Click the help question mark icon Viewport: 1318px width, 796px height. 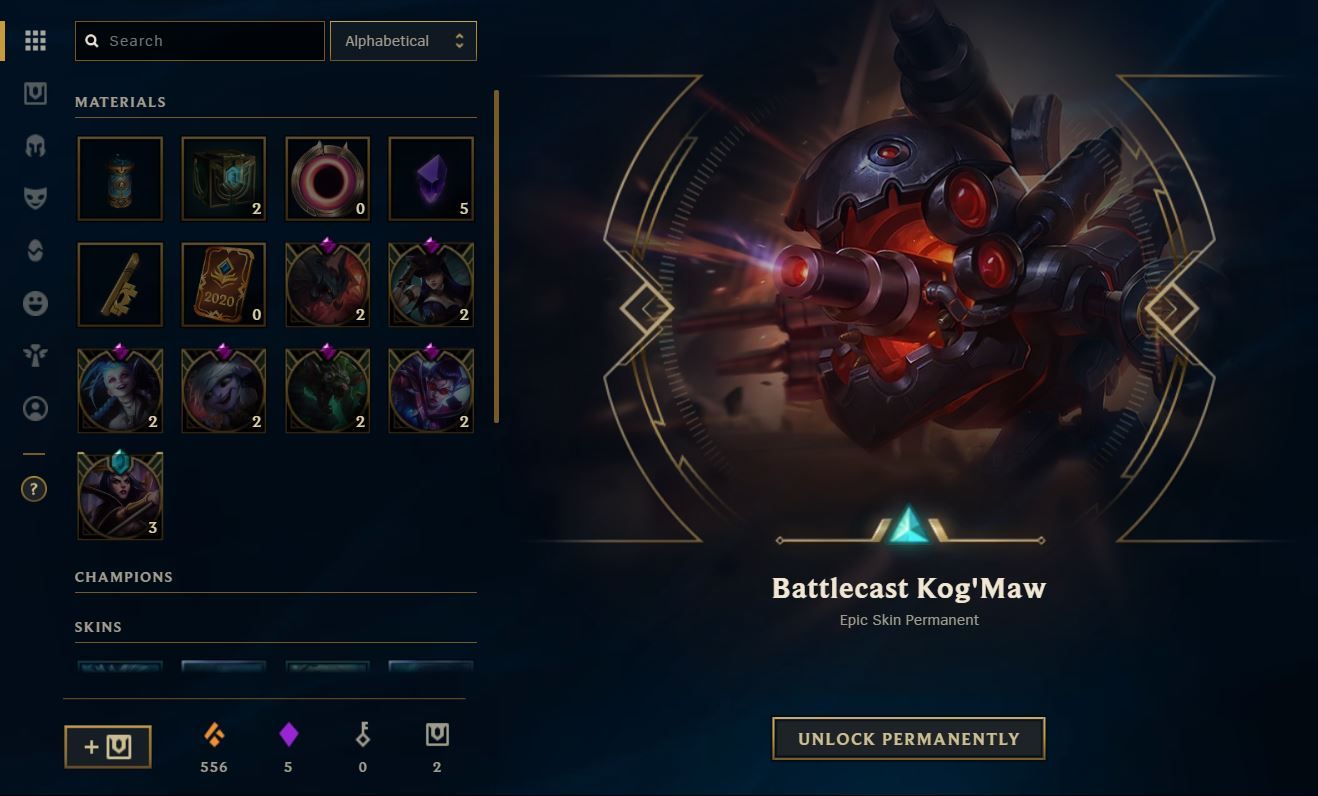(33, 489)
